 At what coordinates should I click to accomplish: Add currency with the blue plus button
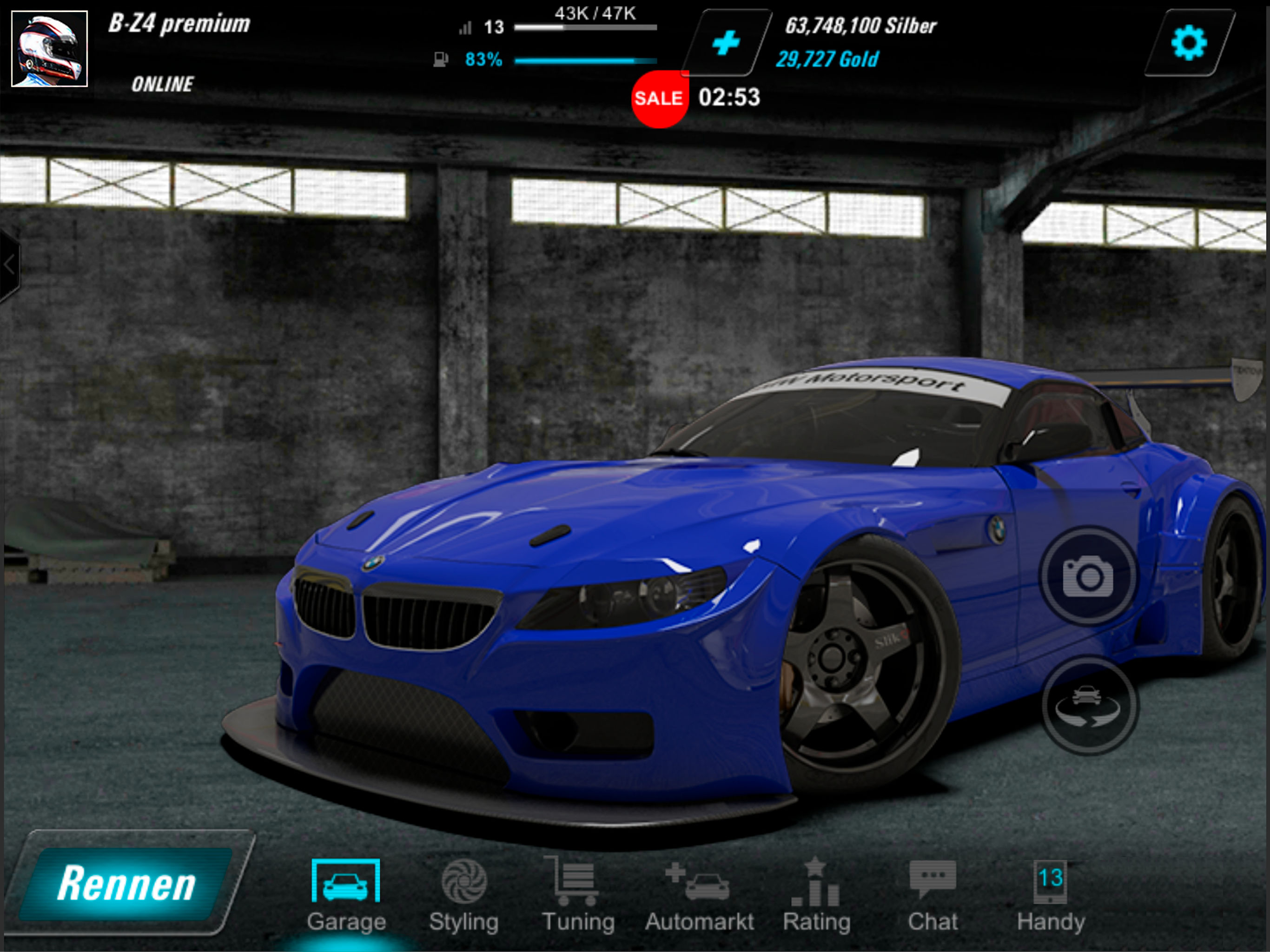(x=726, y=43)
